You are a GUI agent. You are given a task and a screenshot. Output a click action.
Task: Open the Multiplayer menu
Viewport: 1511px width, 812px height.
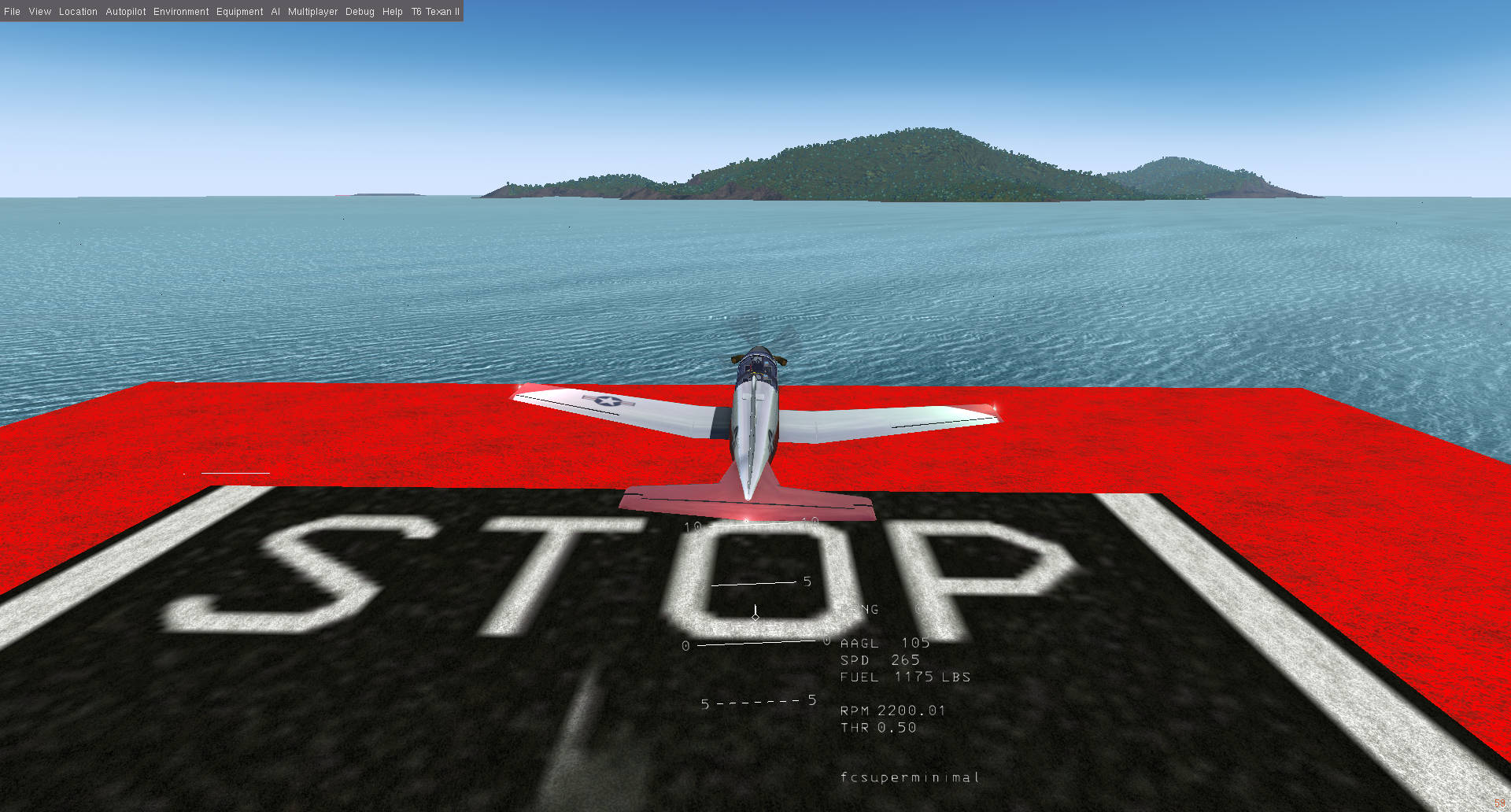[x=312, y=11]
